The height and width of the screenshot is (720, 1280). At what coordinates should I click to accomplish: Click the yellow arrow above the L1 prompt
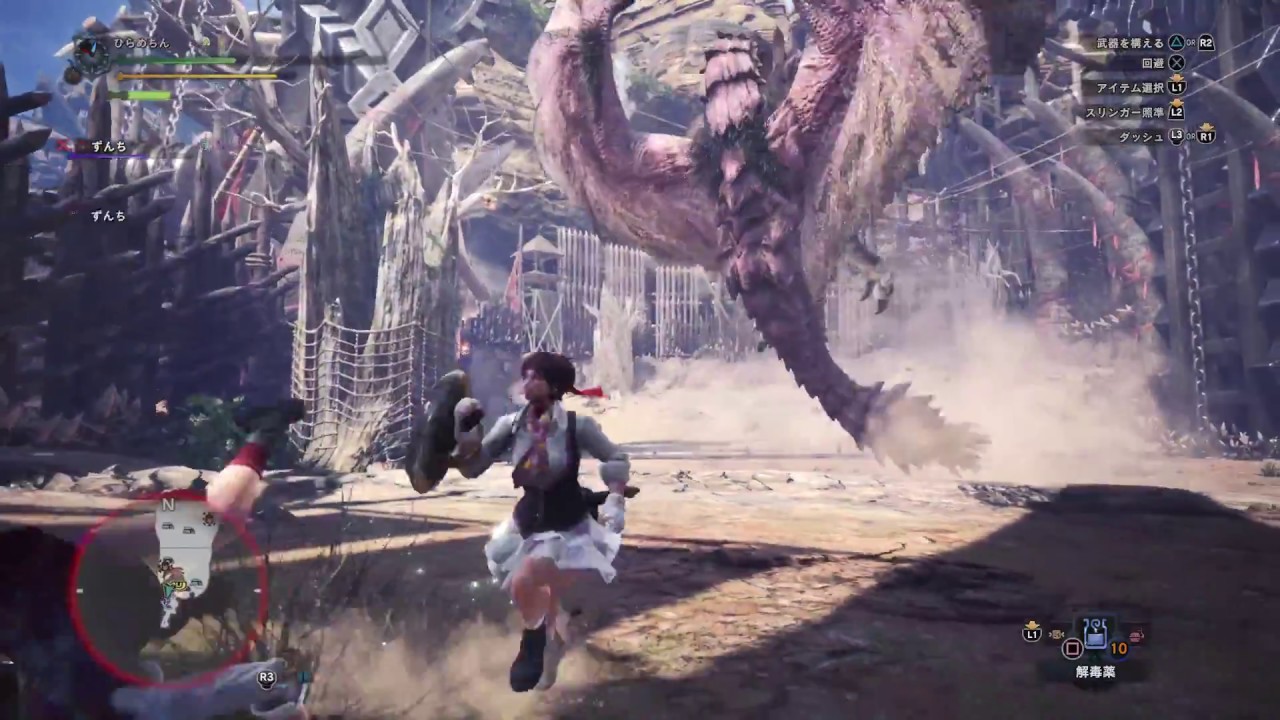1177,78
